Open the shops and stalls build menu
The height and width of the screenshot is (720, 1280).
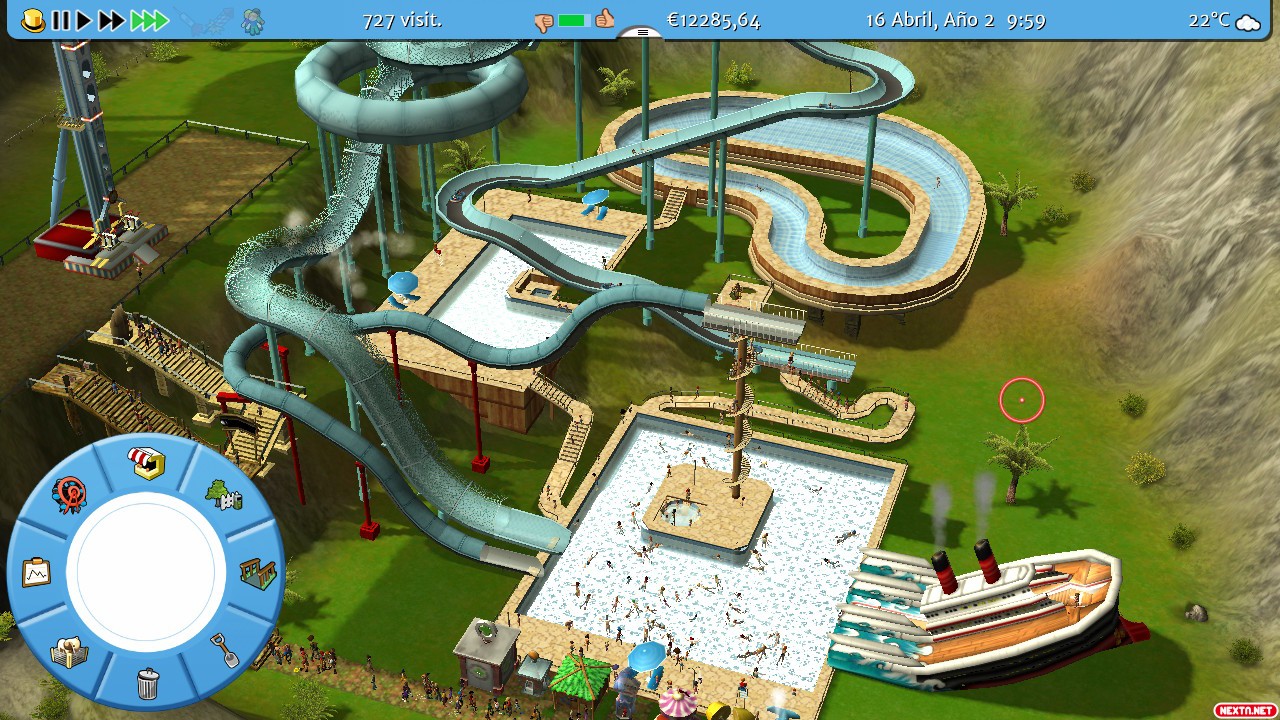click(x=146, y=462)
